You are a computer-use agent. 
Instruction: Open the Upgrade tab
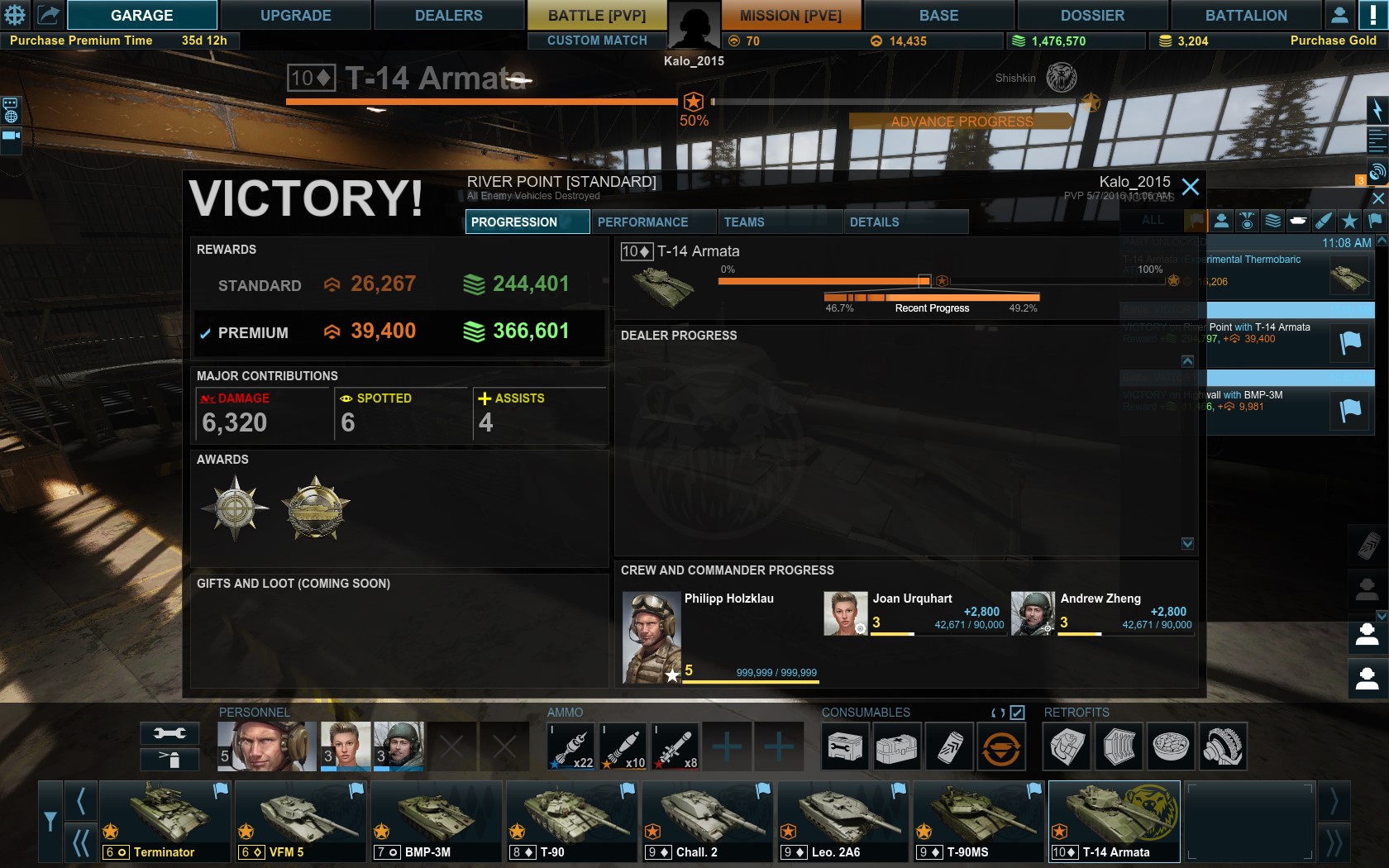click(295, 15)
